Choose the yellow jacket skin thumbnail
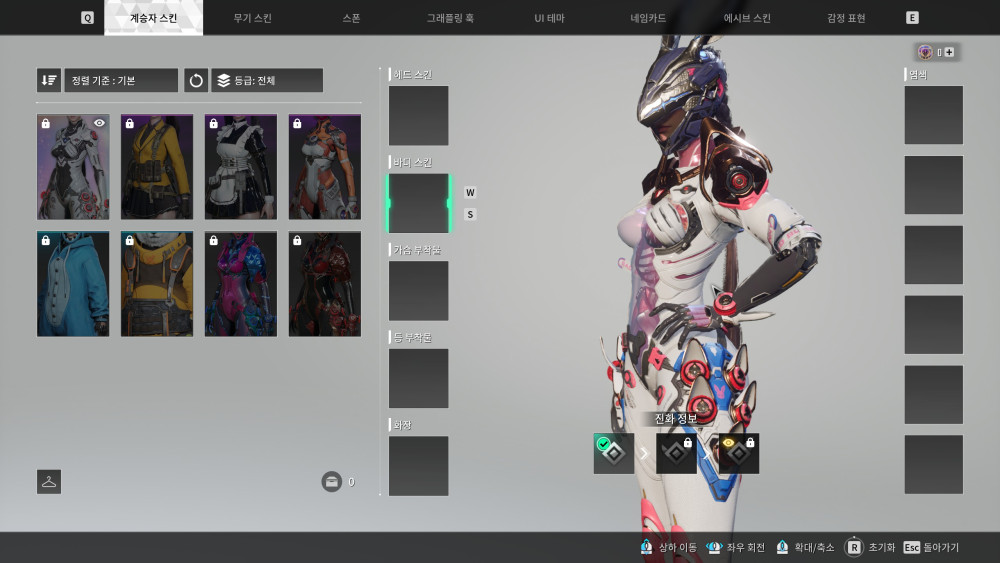The width and height of the screenshot is (1000, 563). [157, 166]
